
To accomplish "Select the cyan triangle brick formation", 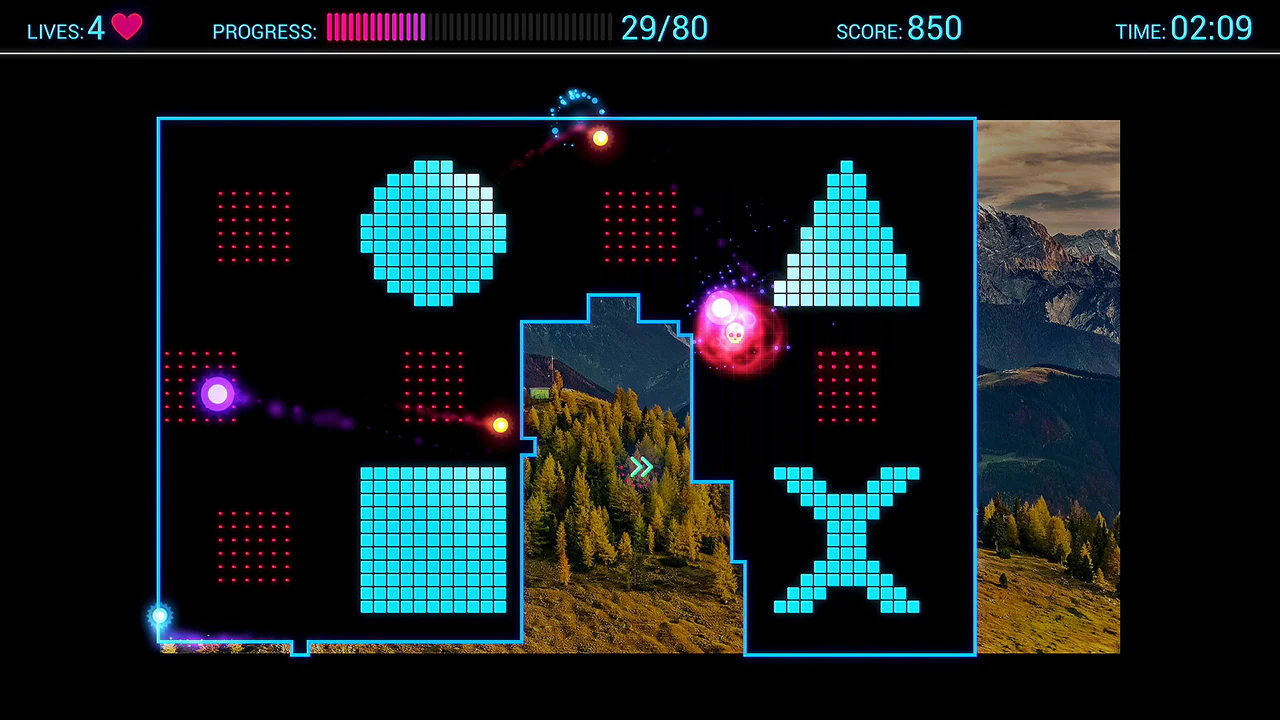I will click(846, 230).
